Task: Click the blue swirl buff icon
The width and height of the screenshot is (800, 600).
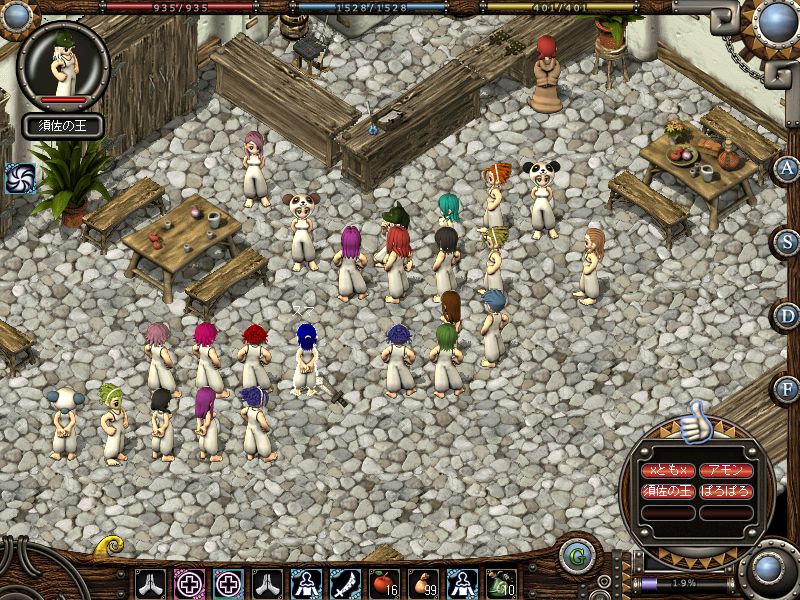Action: (x=19, y=179)
